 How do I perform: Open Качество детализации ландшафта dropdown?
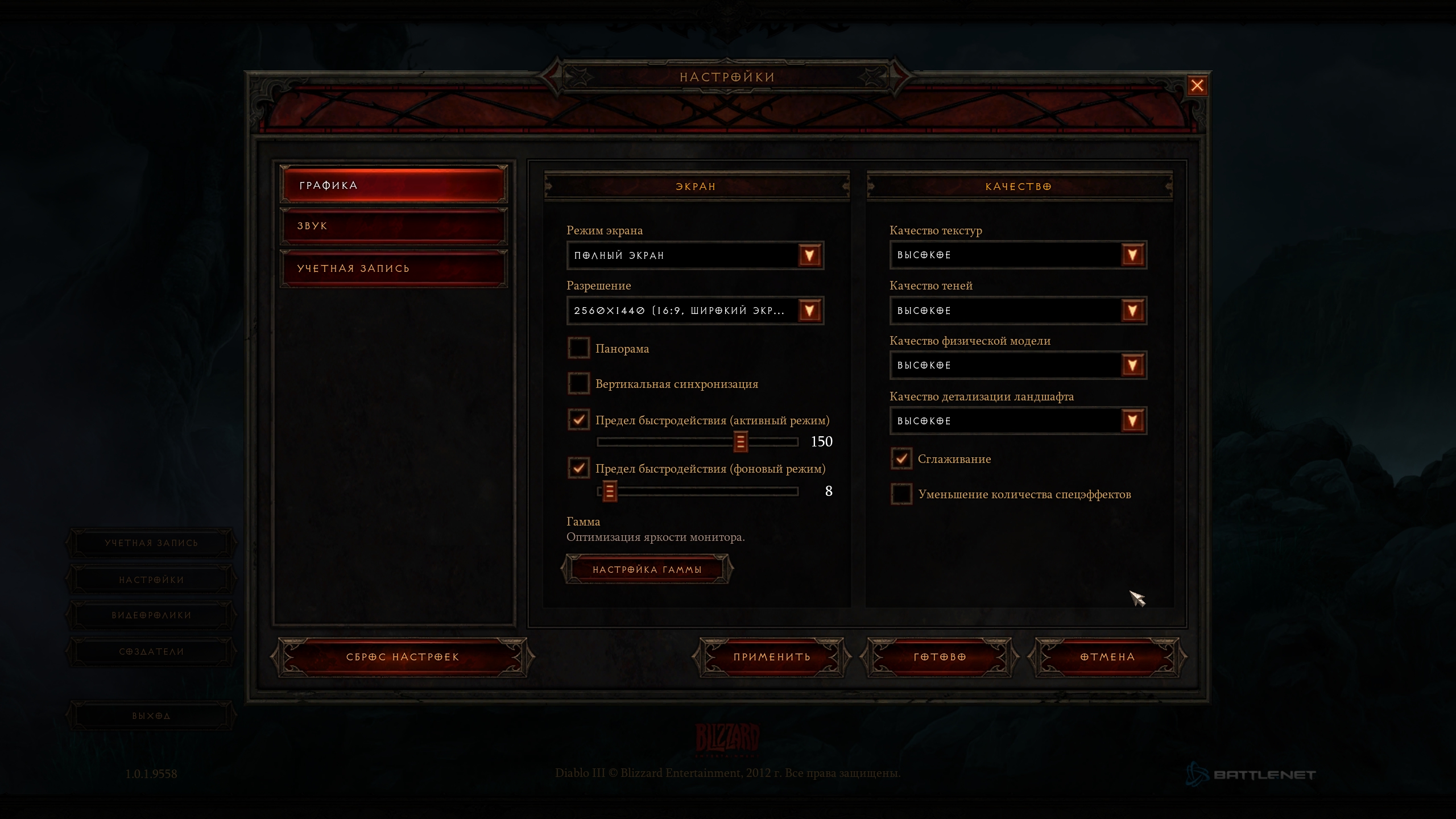pos(1132,421)
